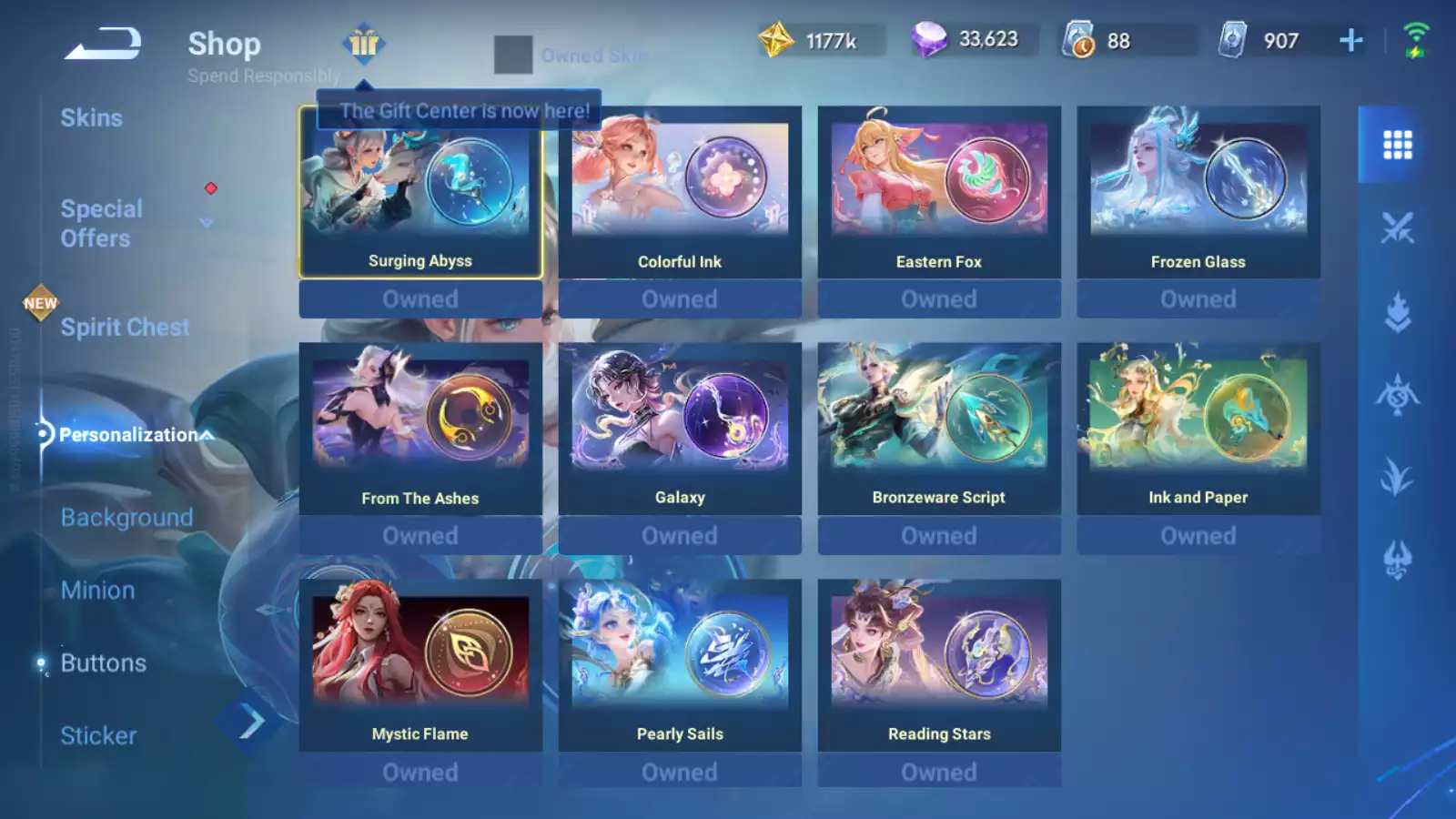1456x819 pixels.
Task: Choose the Colorful Ink item card
Action: click(680, 192)
